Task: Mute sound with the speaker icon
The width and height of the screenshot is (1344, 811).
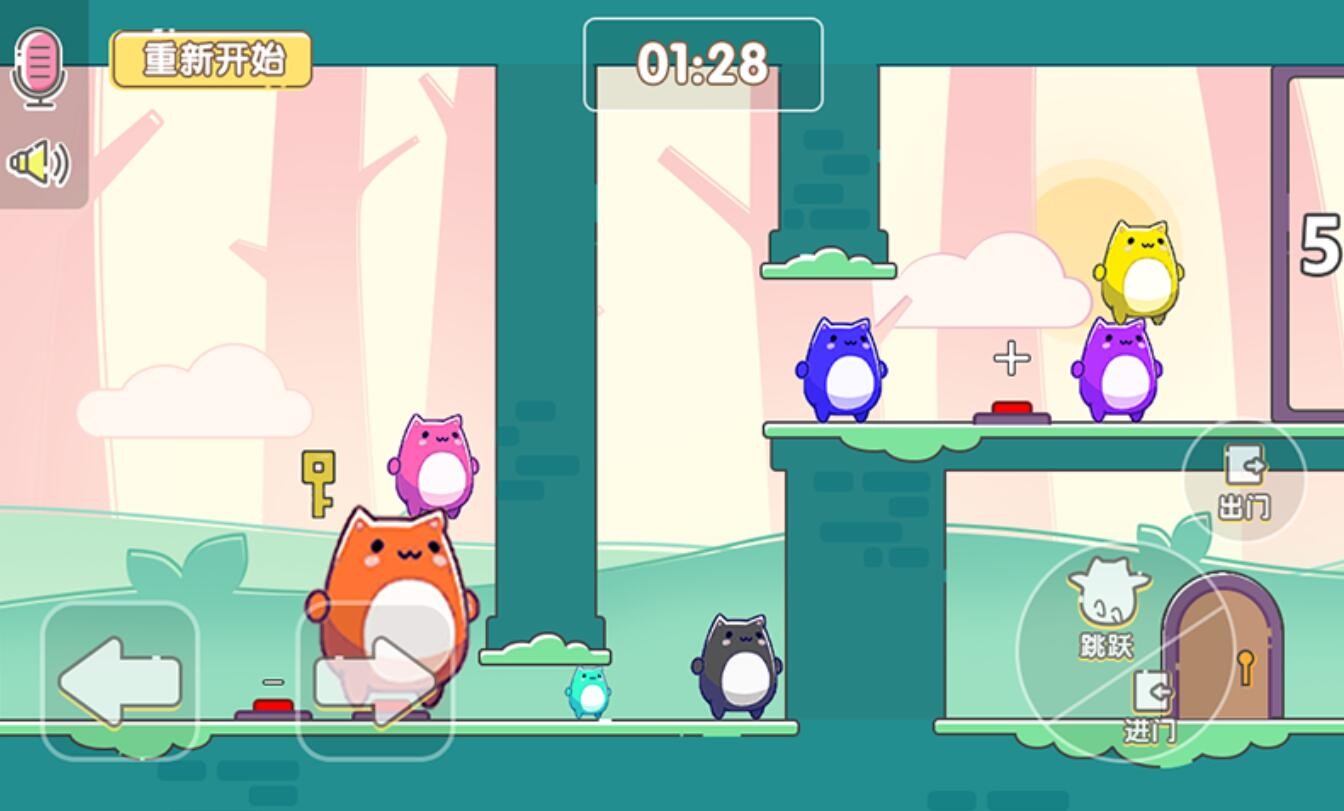Action: pos(39,163)
